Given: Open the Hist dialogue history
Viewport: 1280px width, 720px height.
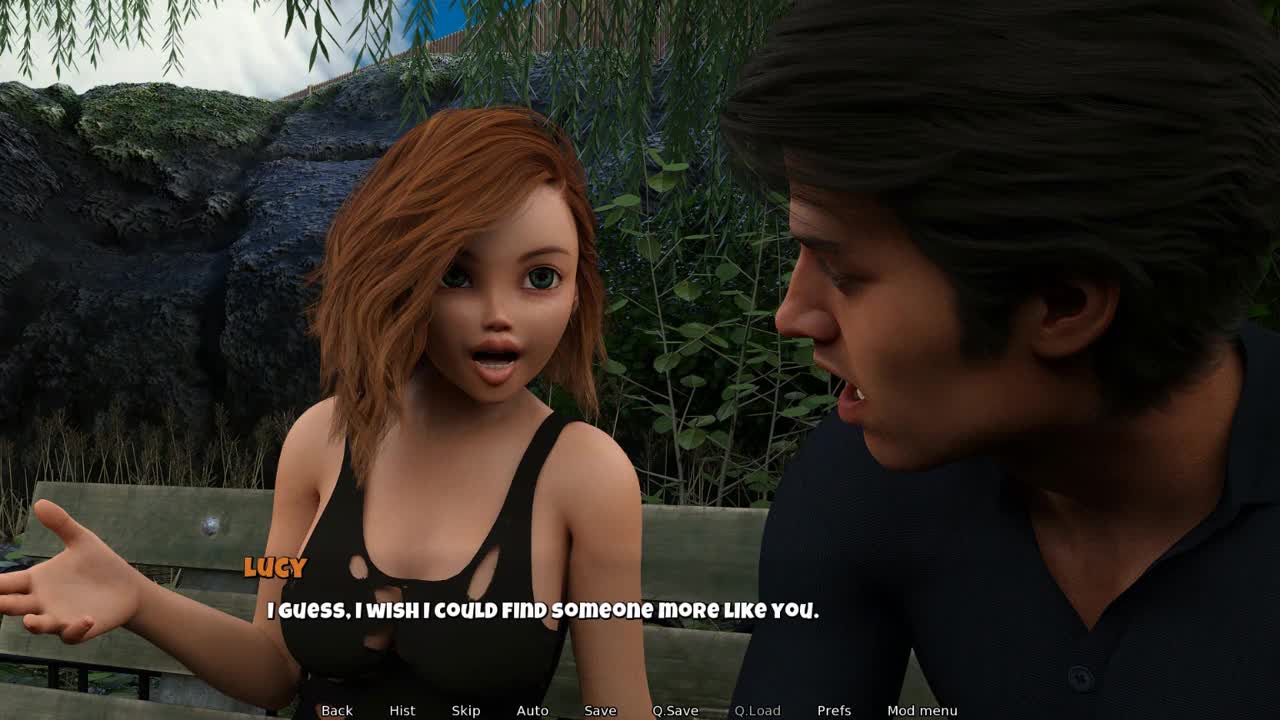Looking at the screenshot, I should 402,710.
